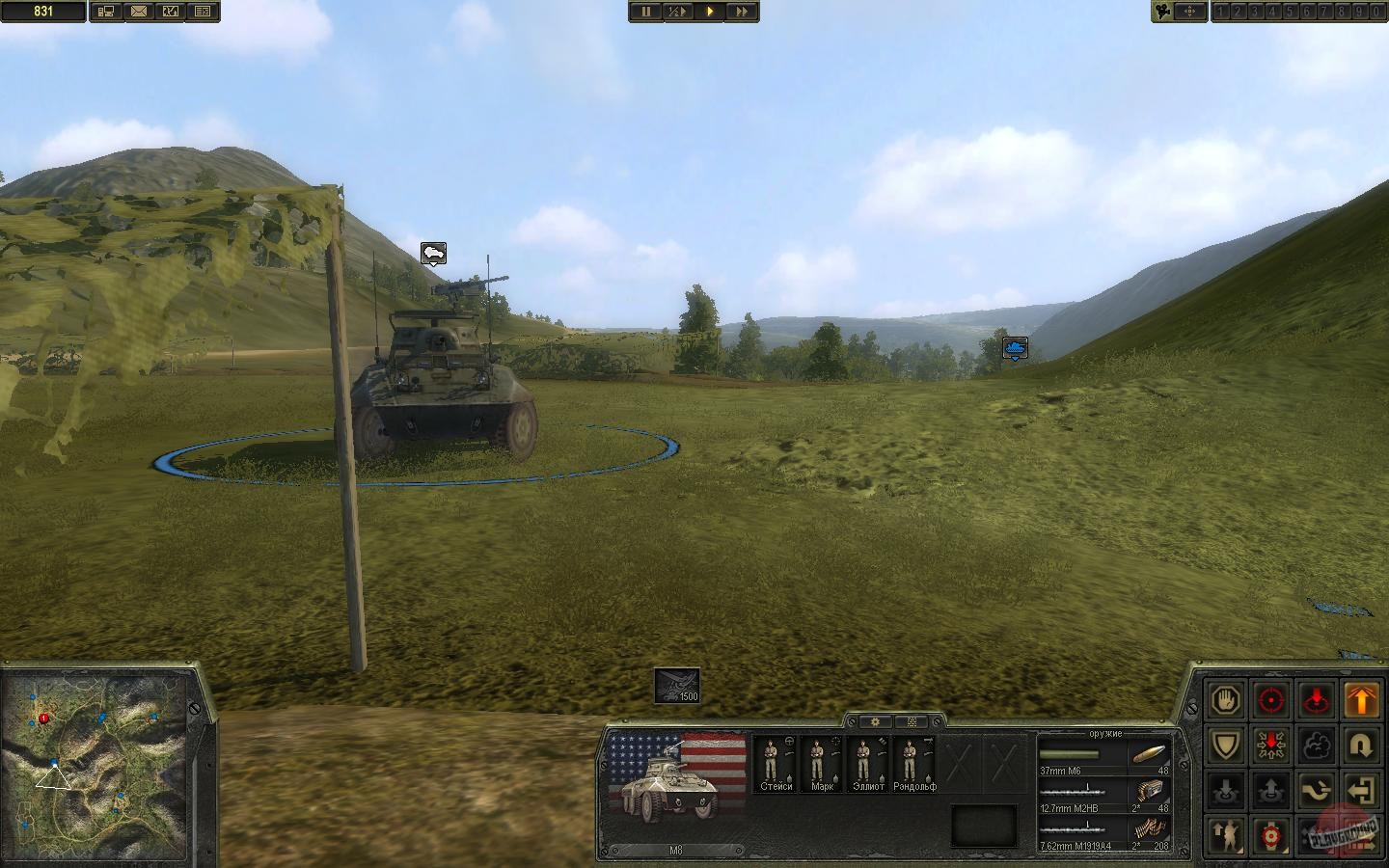
Task: Pause the game simulation
Action: click(x=644, y=12)
